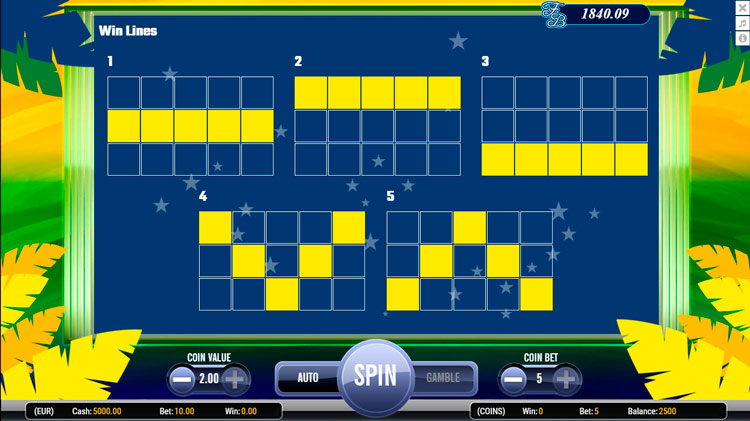The width and height of the screenshot is (750, 421).
Task: Increase the coin value
Action: click(x=235, y=380)
